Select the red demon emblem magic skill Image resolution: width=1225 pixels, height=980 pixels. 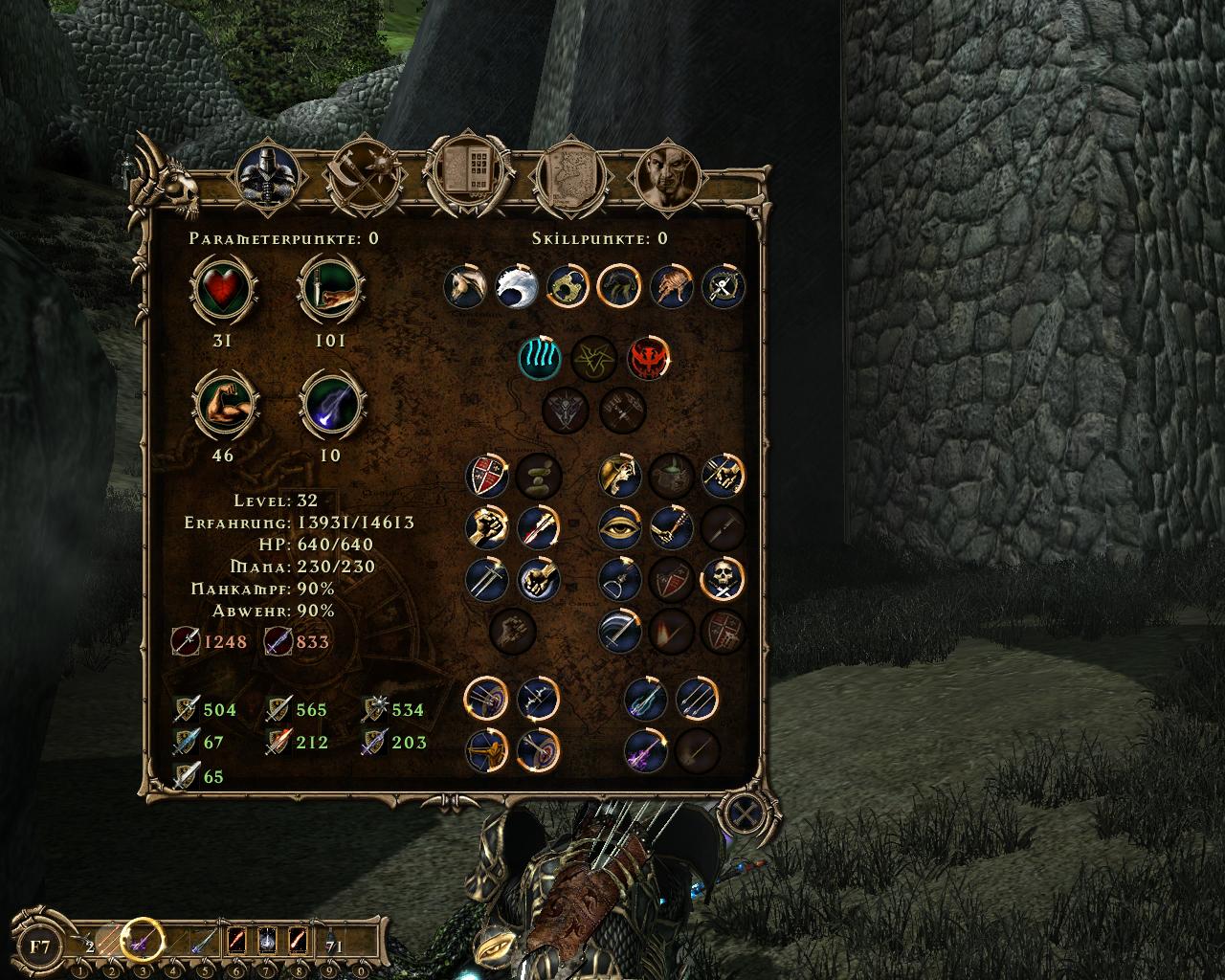pos(648,357)
